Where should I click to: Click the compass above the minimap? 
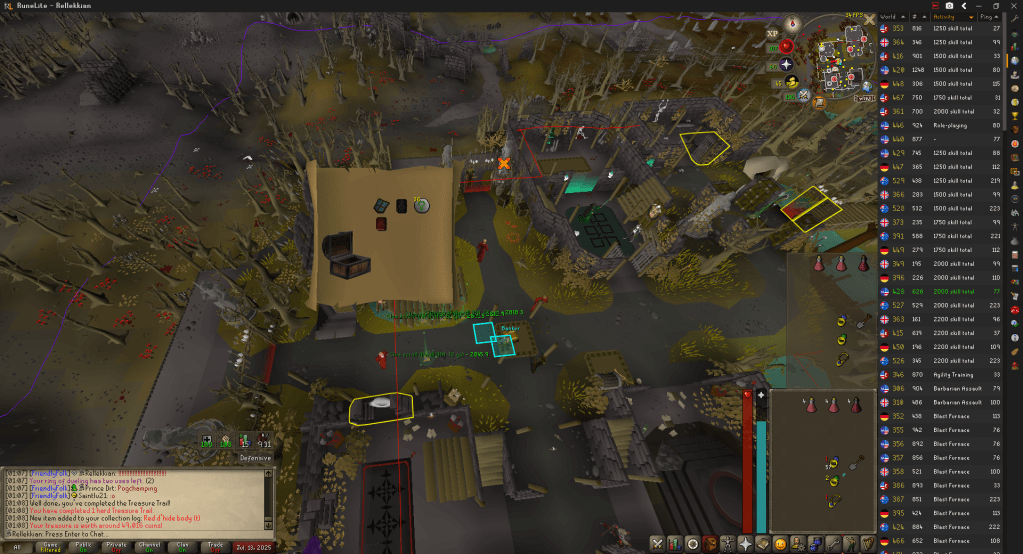point(792,21)
